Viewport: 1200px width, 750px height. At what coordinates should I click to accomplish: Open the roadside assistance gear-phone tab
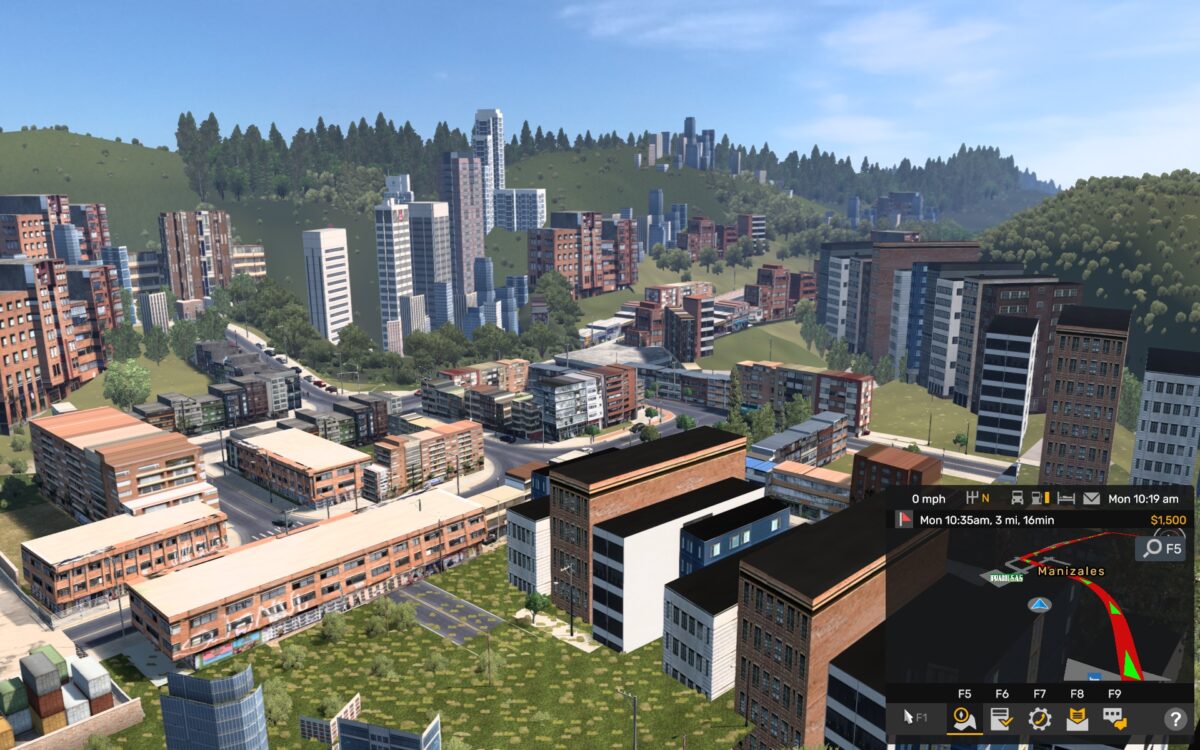point(1040,718)
